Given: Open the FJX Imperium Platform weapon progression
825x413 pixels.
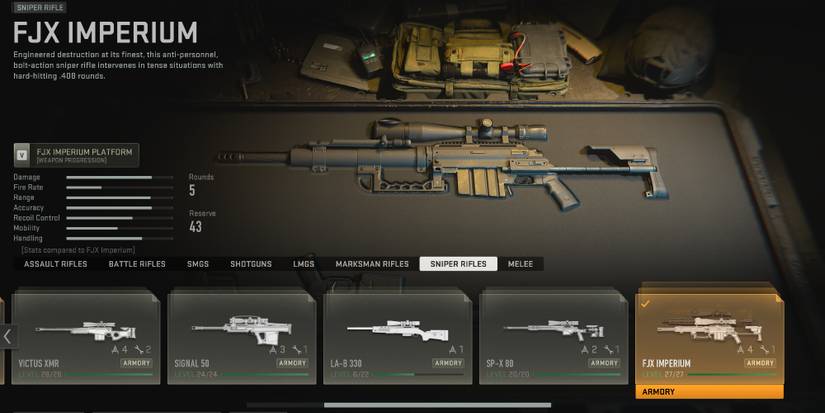Looking at the screenshot, I should click(76, 155).
